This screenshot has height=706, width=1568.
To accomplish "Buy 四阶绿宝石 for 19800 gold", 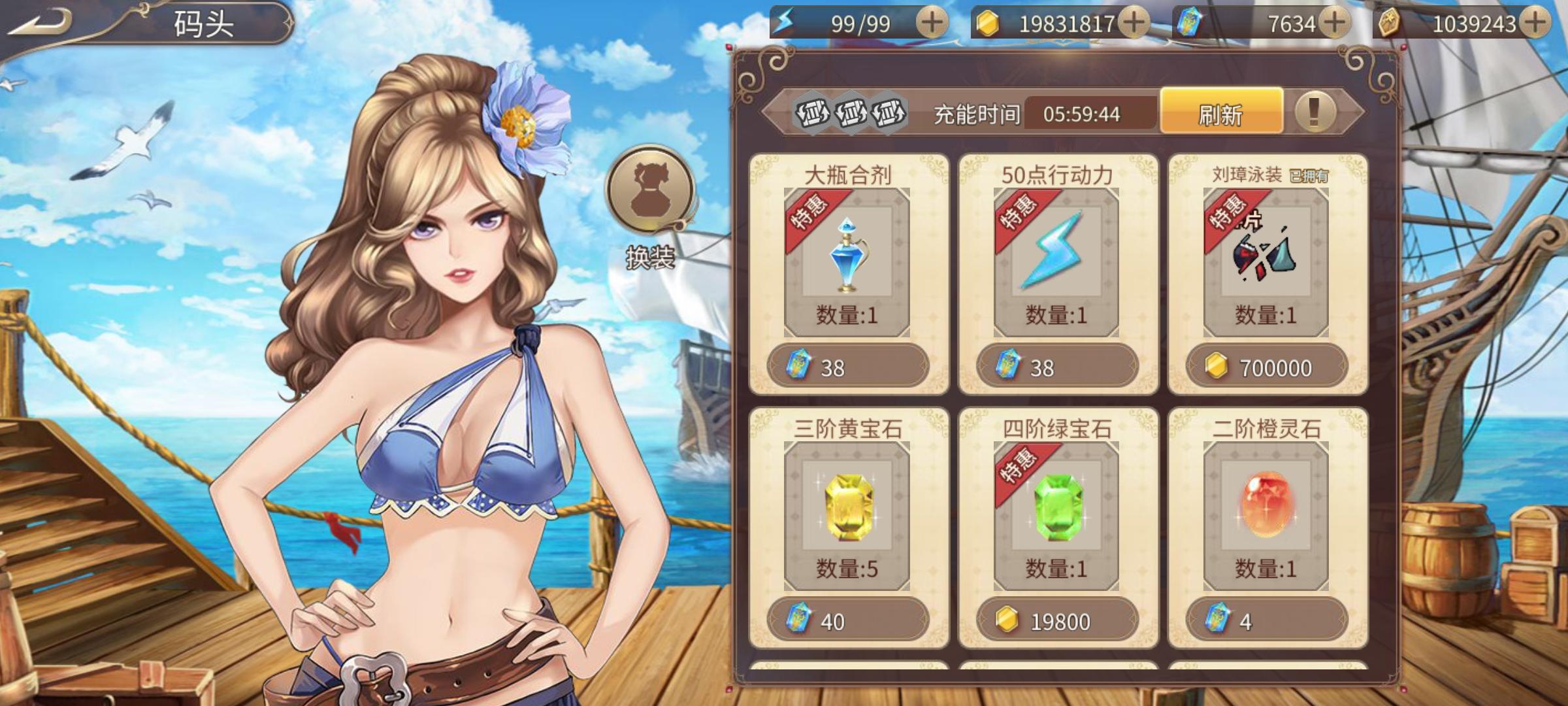I will [x=1057, y=620].
